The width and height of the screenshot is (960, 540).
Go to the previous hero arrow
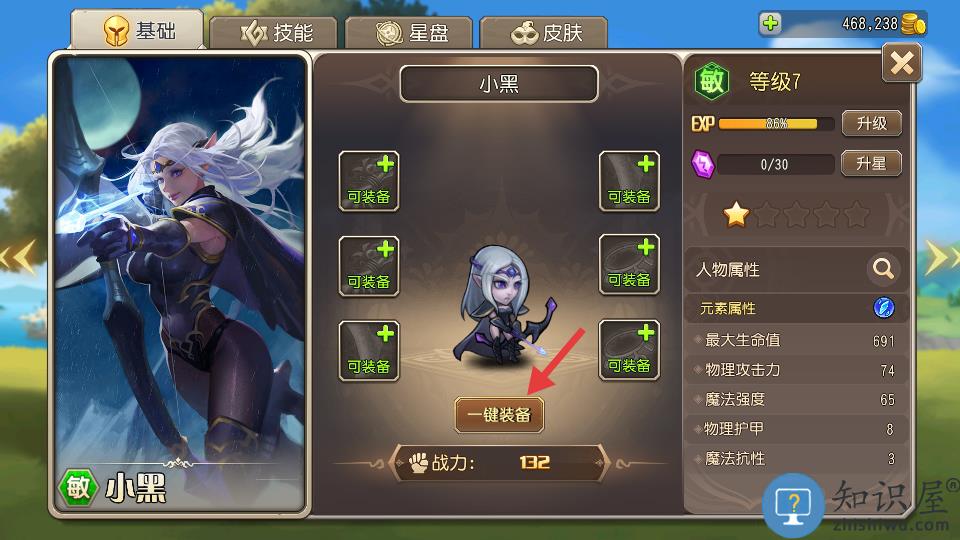tap(22, 257)
